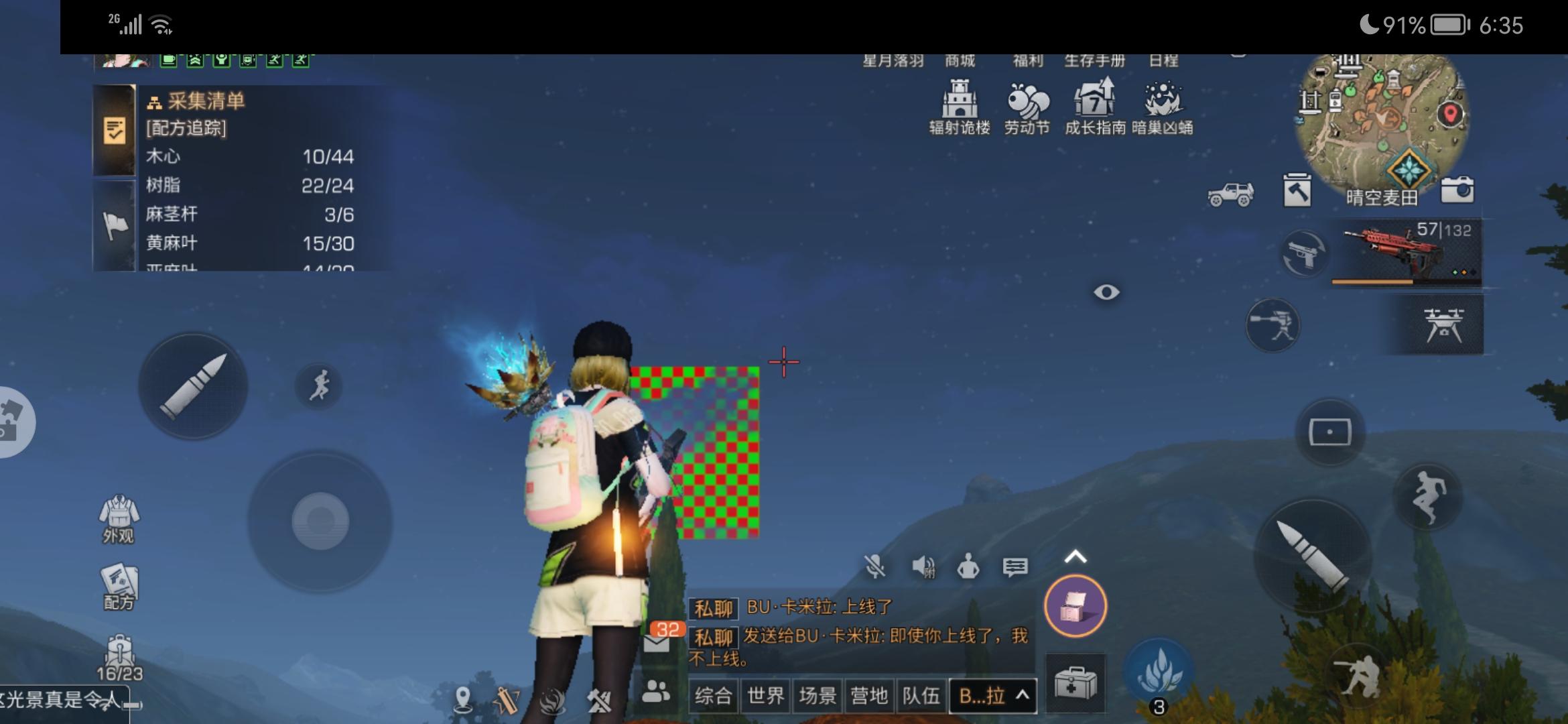Image resolution: width=1568 pixels, height=724 pixels.
Task: Toggle the 附 voice speaker setting
Action: (x=923, y=566)
